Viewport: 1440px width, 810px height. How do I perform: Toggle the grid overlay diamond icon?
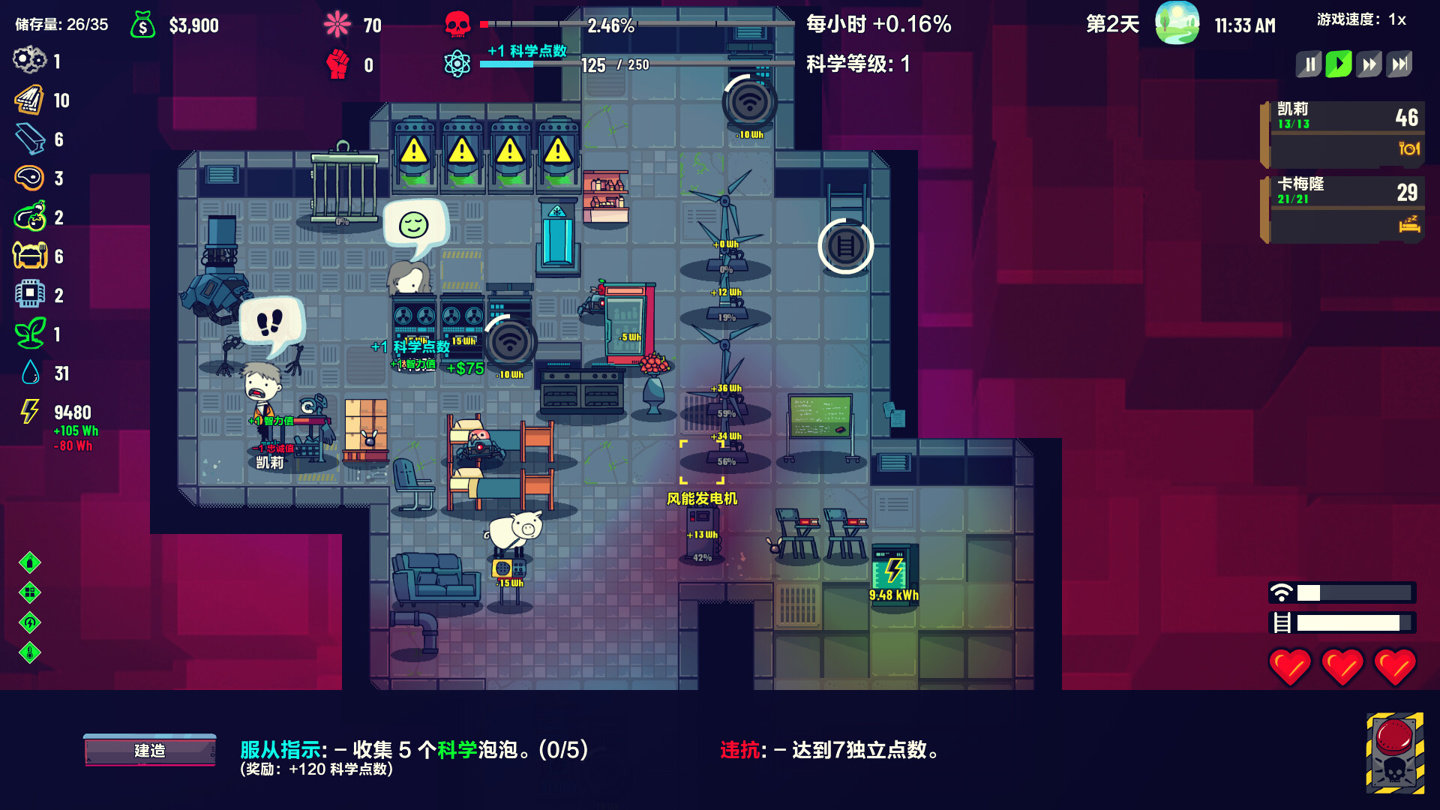[x=30, y=592]
